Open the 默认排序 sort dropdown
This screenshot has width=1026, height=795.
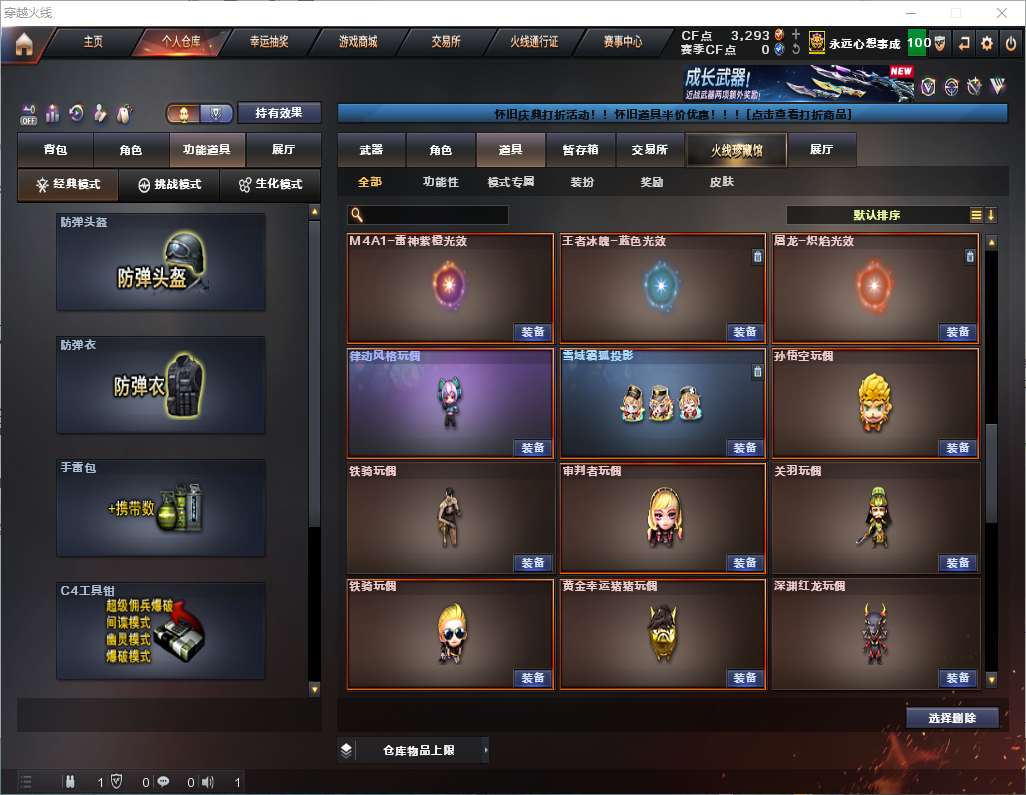tap(876, 215)
